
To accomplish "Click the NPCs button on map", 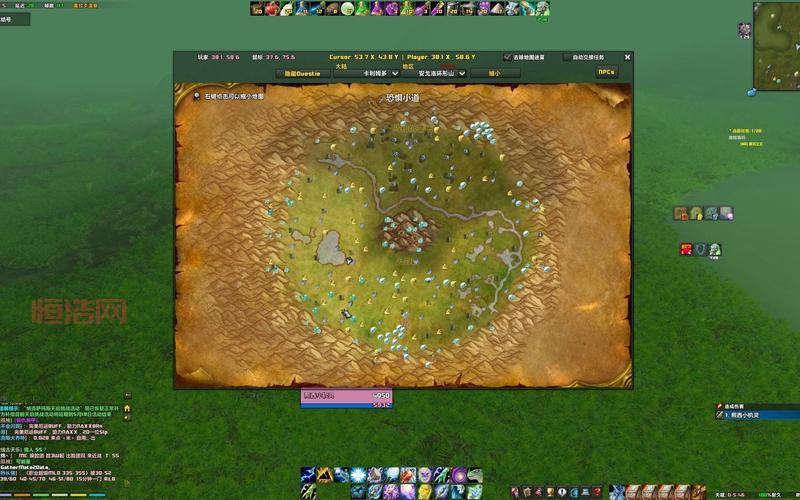I will click(606, 72).
